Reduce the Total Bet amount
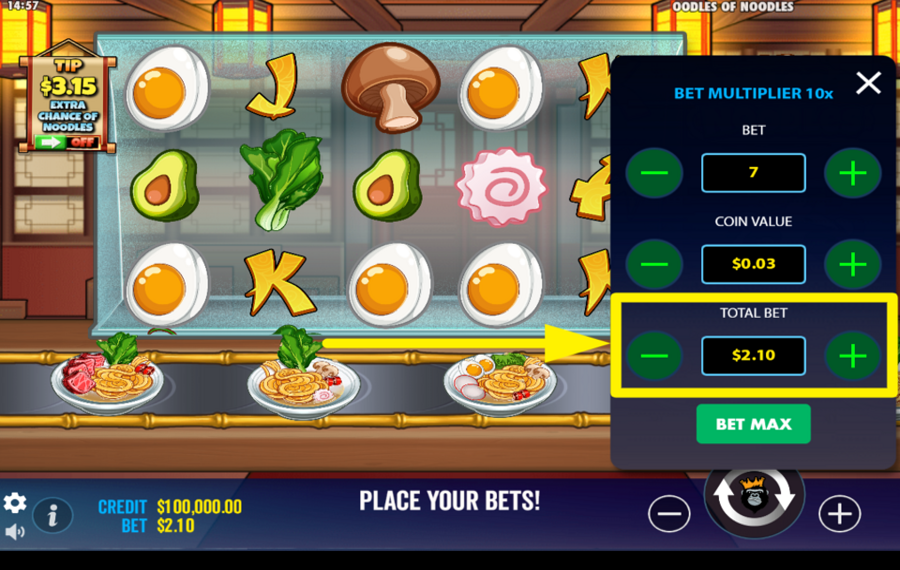The width and height of the screenshot is (900, 570). (x=654, y=355)
